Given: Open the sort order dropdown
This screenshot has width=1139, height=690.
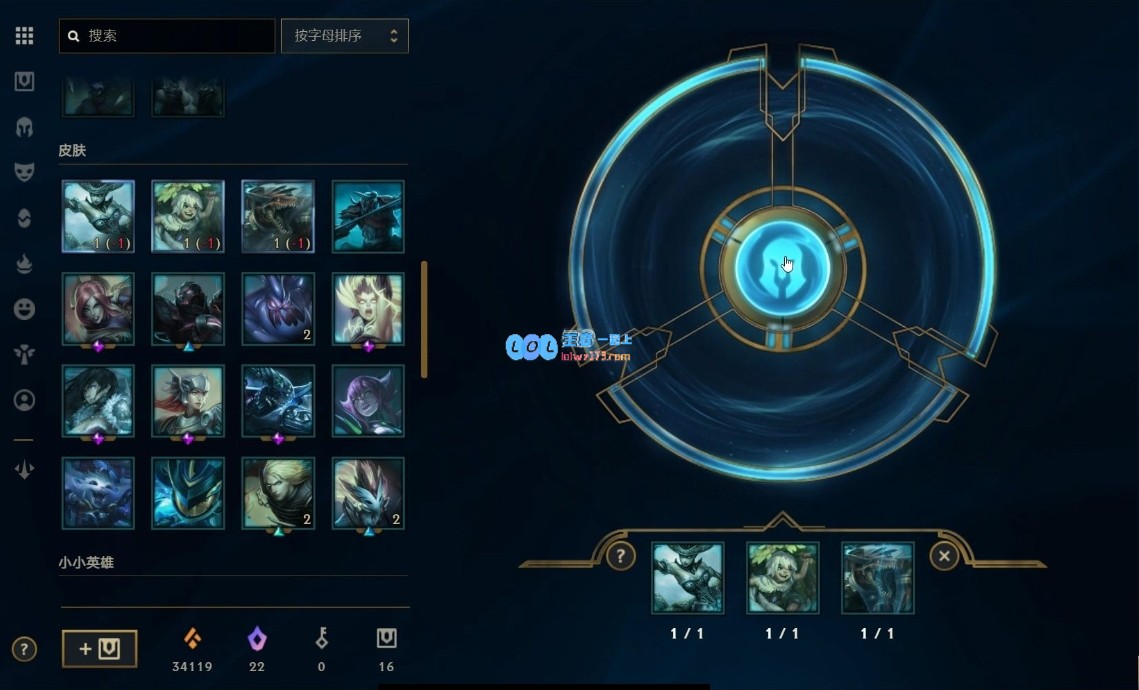Looking at the screenshot, I should [345, 36].
